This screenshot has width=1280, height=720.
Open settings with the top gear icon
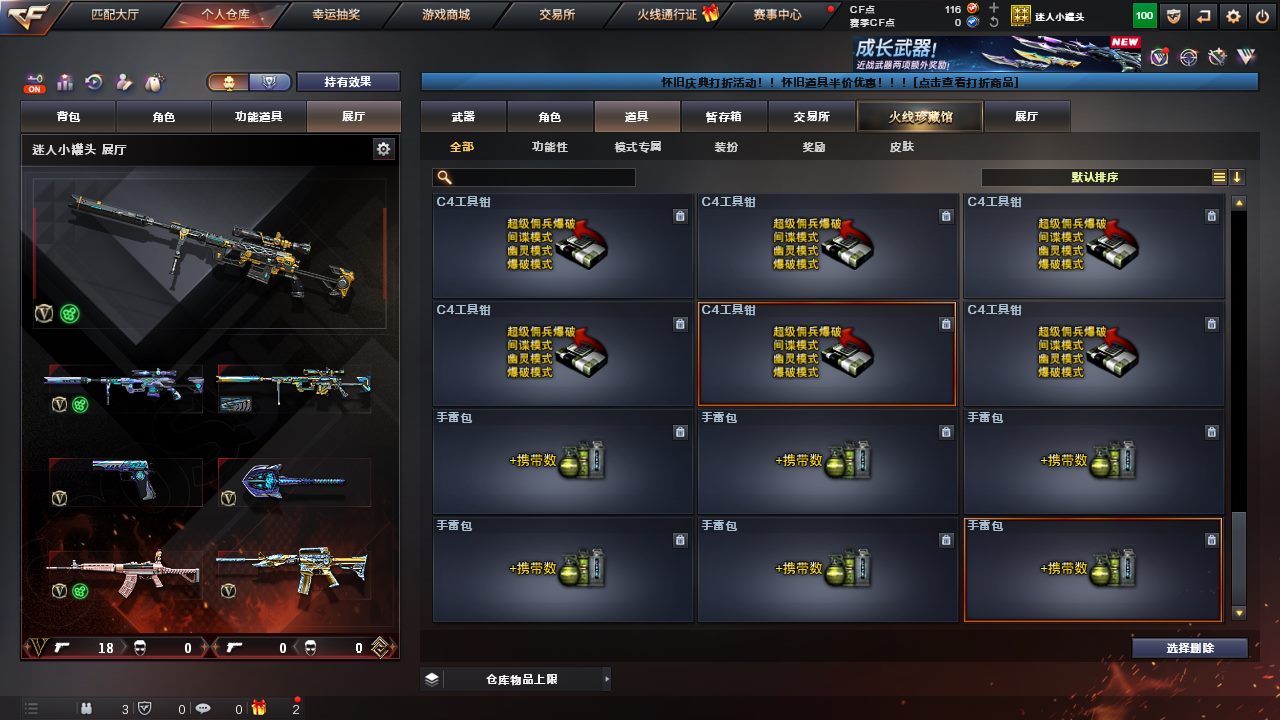click(1234, 16)
